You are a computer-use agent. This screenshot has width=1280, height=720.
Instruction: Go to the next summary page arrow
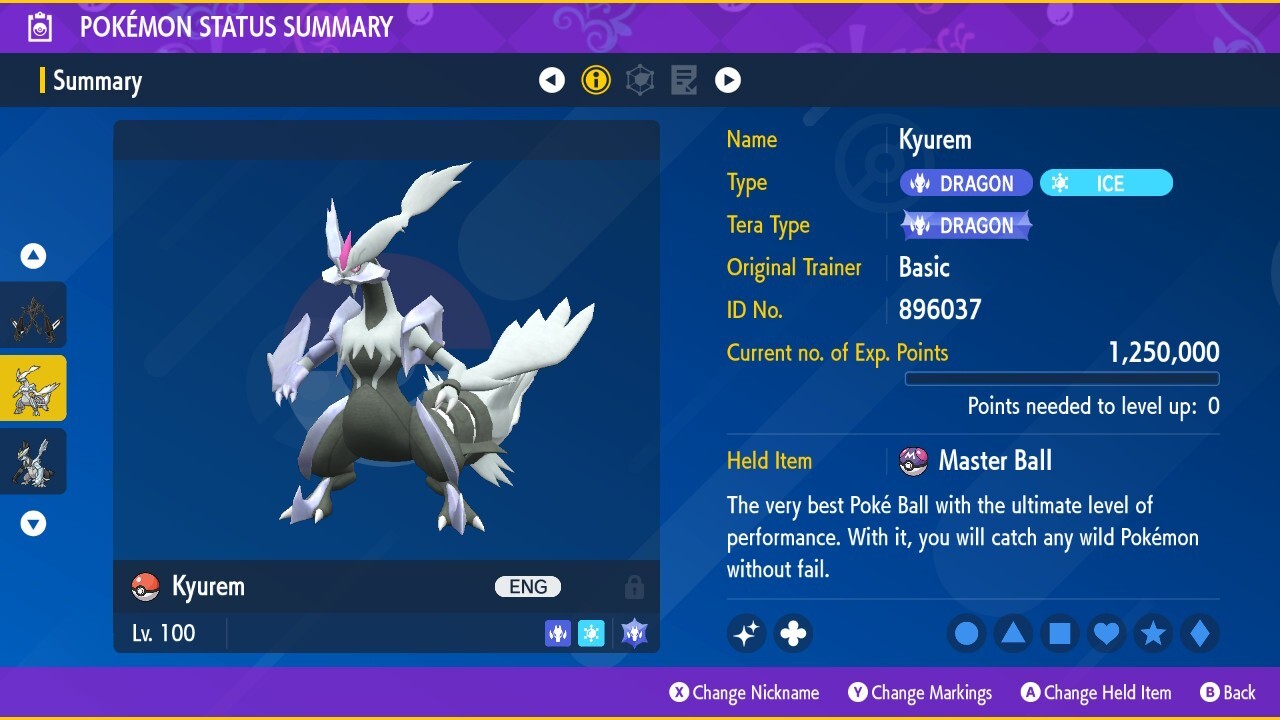(x=728, y=80)
